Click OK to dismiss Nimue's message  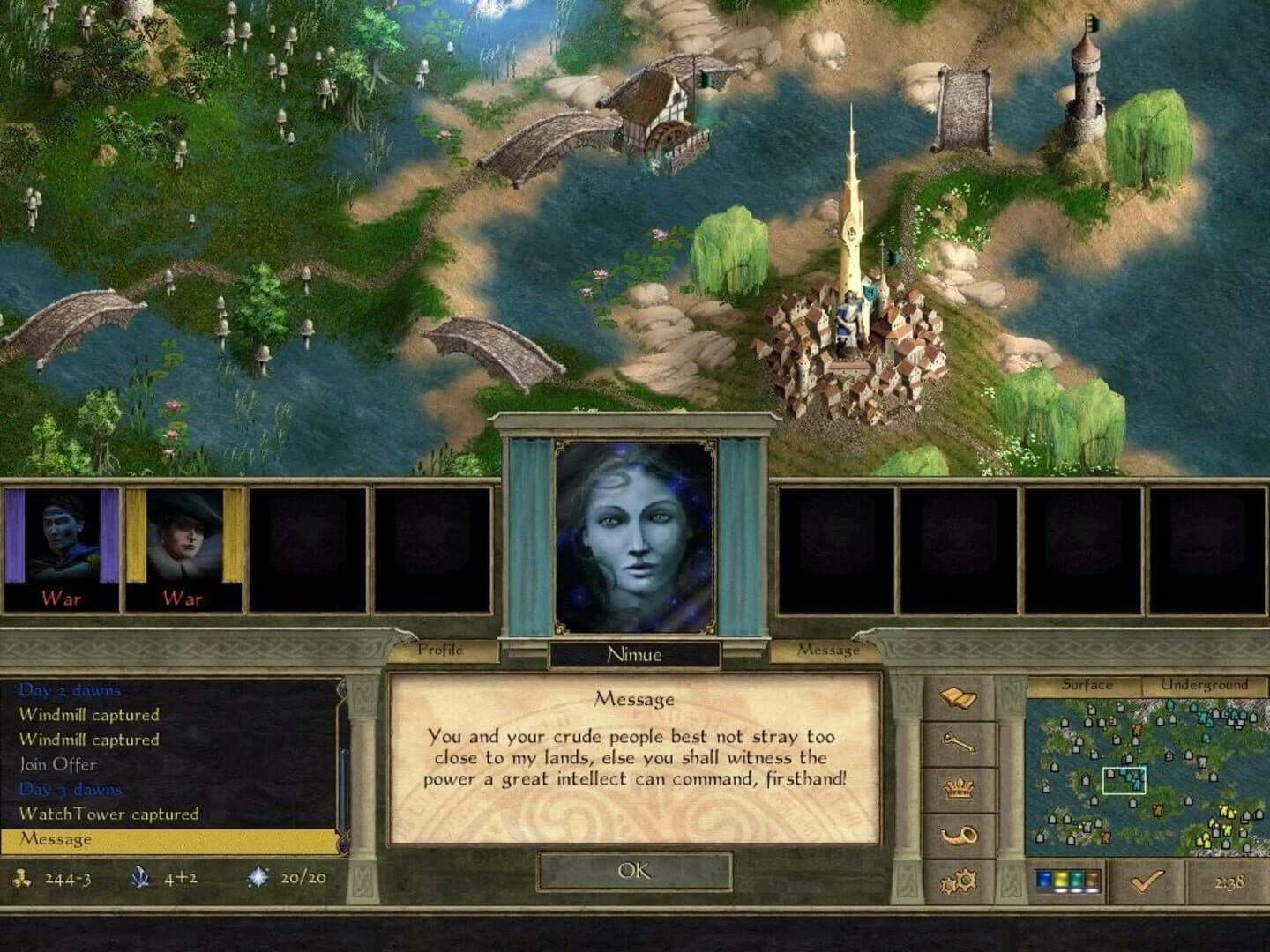coord(635,871)
